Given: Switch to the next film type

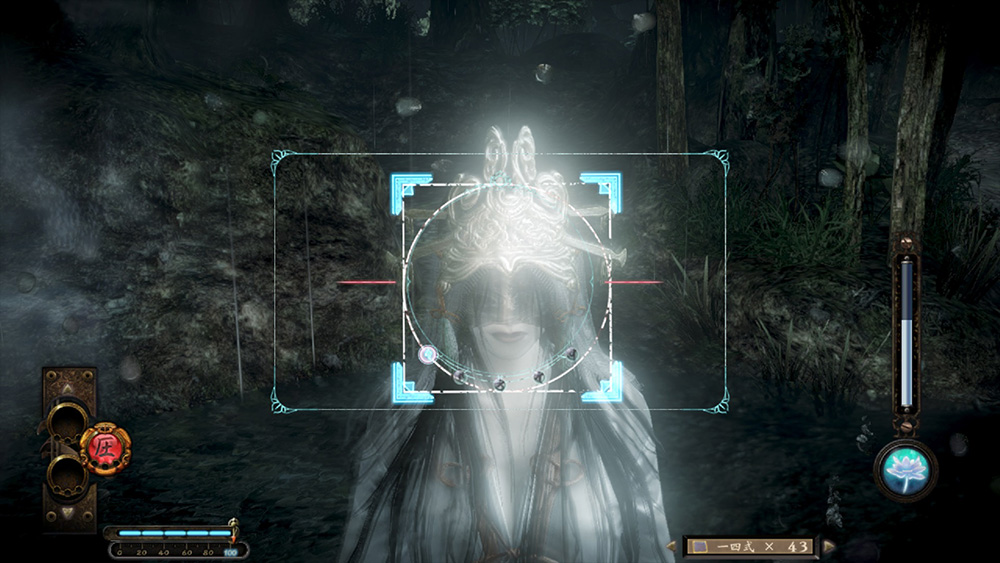Looking at the screenshot, I should pos(829,546).
